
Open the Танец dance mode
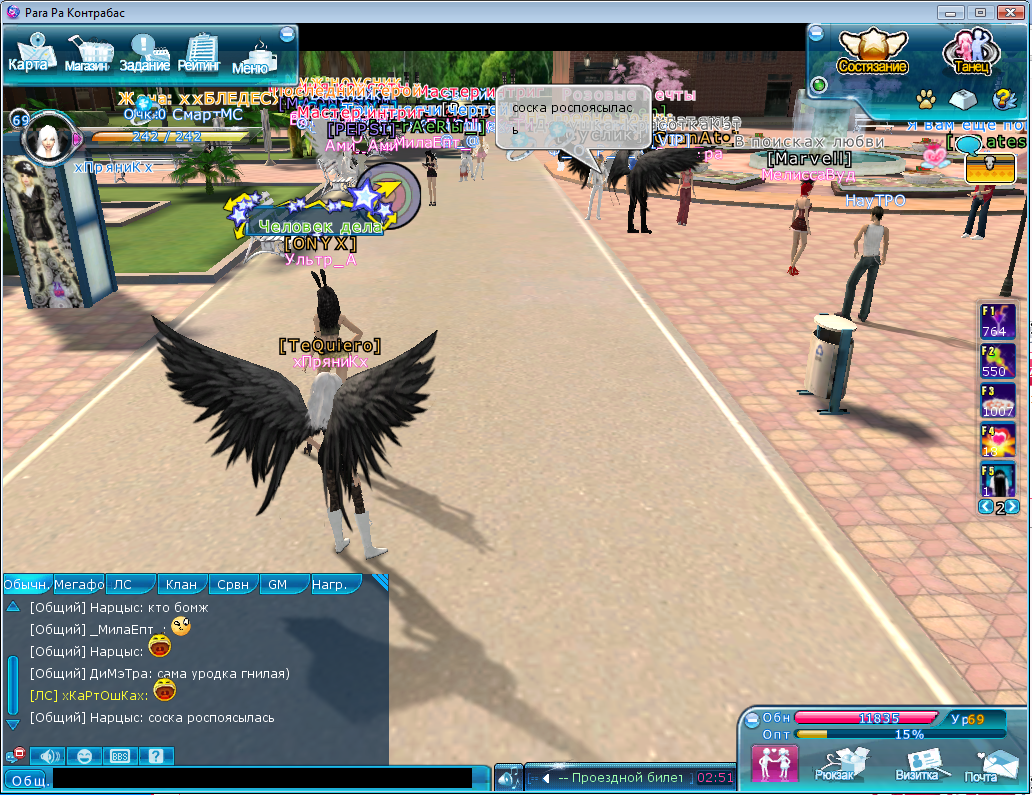pyautogui.click(x=968, y=52)
